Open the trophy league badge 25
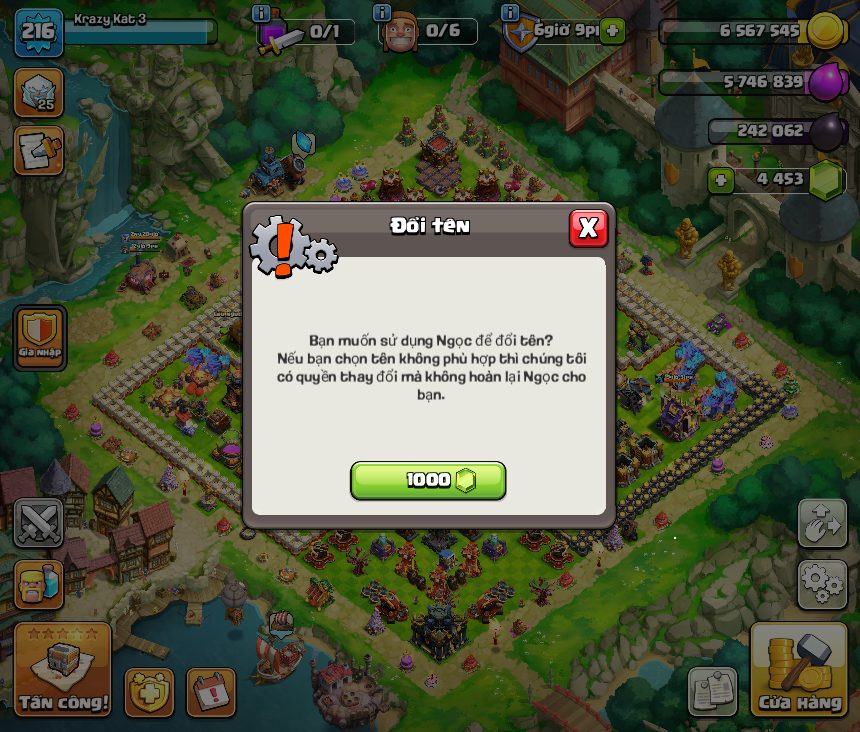The height and width of the screenshot is (732, 860). (39, 93)
